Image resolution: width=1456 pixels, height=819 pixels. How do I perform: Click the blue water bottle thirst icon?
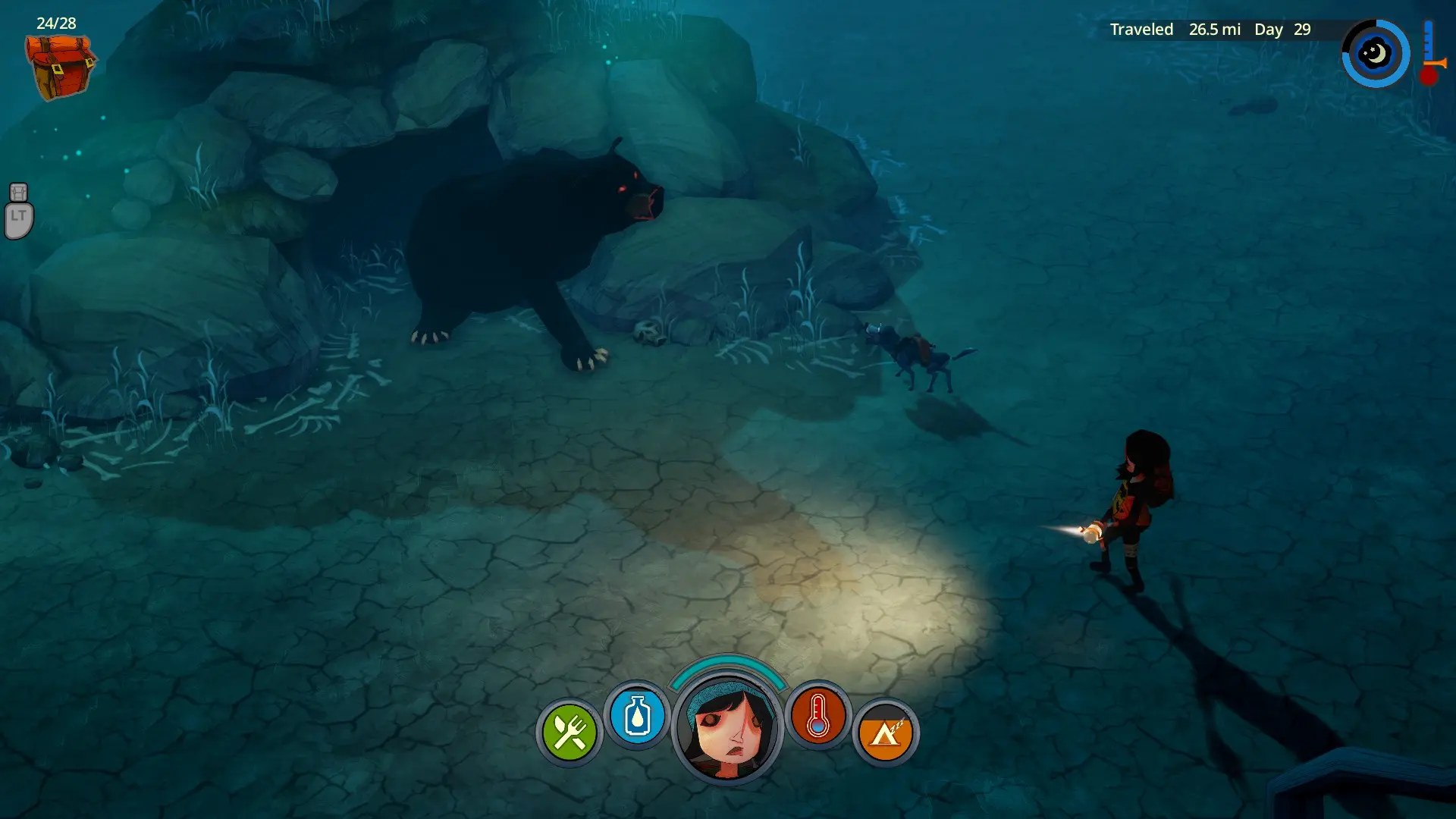click(x=637, y=716)
